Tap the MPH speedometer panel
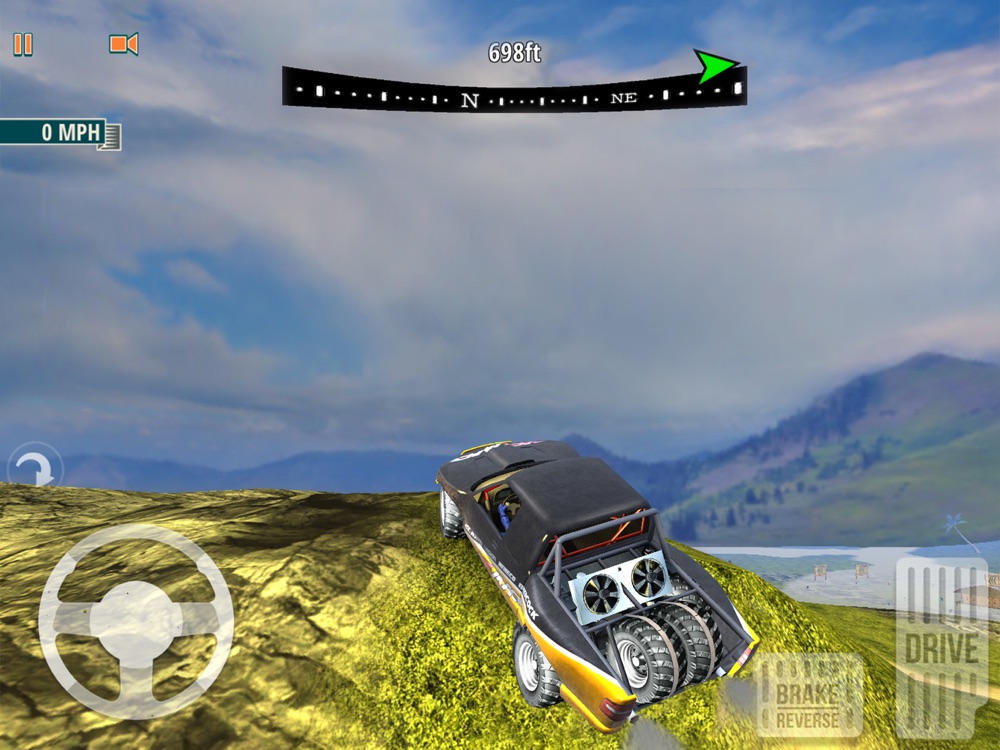1000x750 pixels. click(x=60, y=133)
